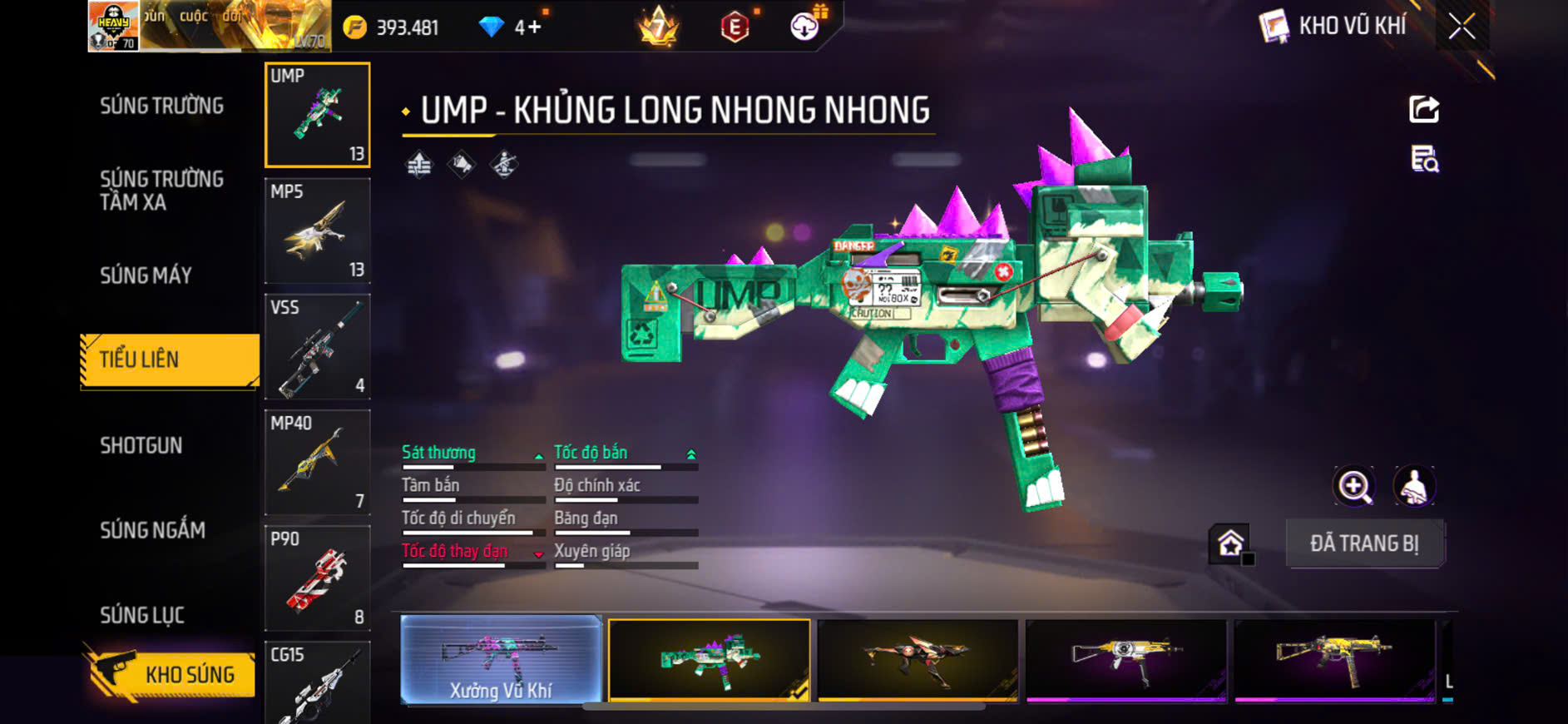Select the orange-black UMP skin thumbnail
Viewport: 1568px width, 724px height.
click(918, 660)
